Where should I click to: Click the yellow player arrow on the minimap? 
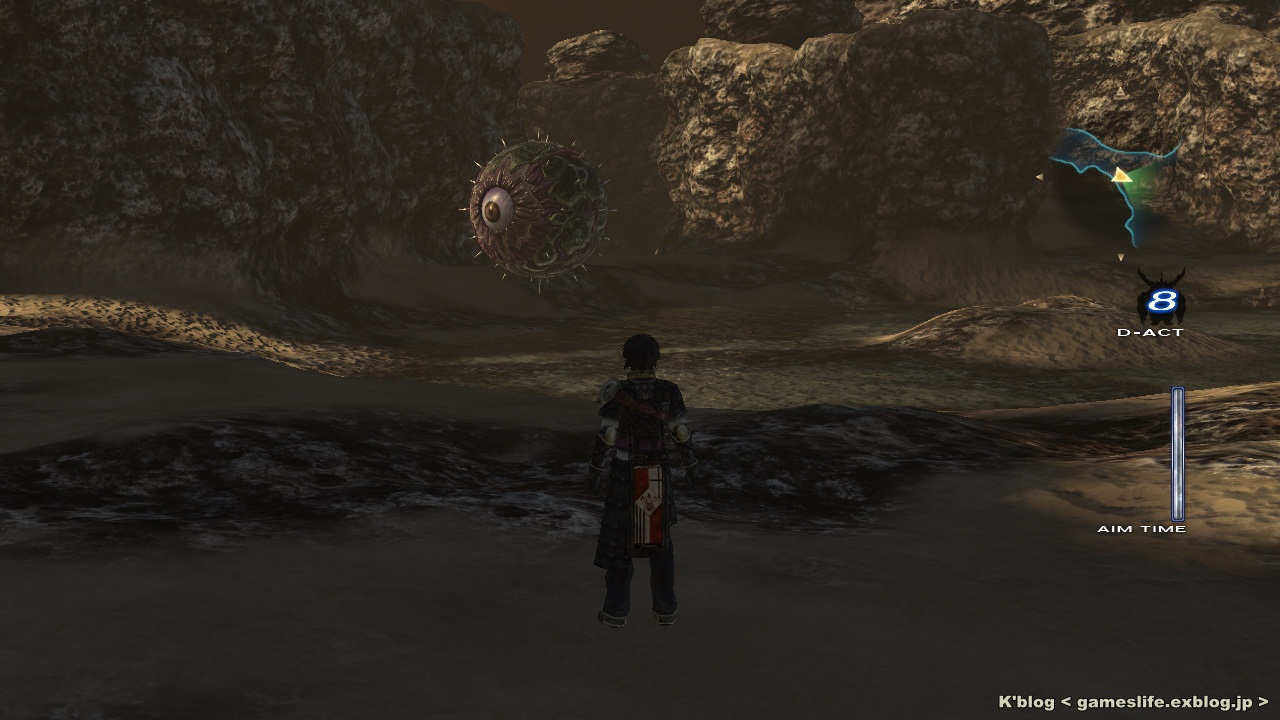point(1122,176)
